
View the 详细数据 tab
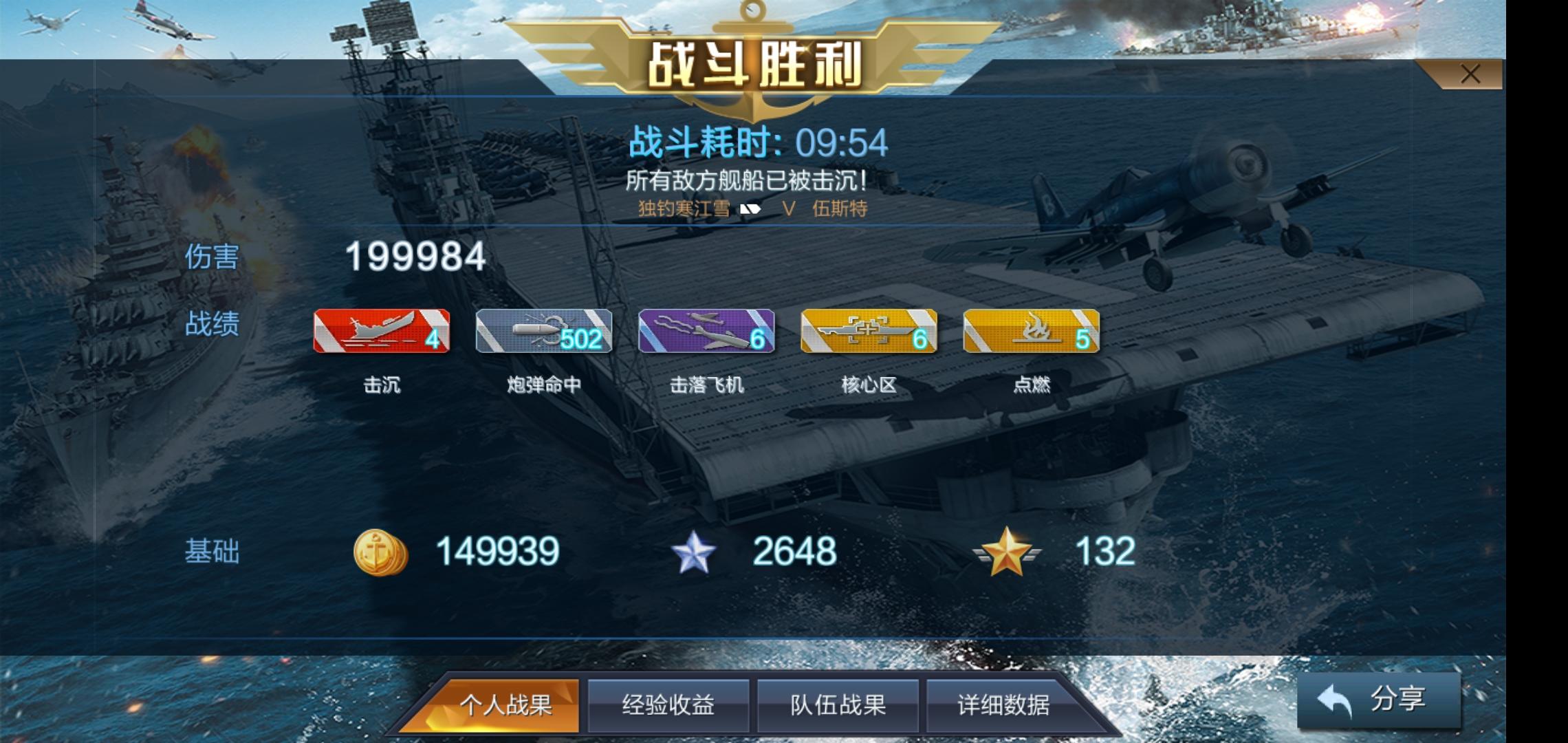1007,705
